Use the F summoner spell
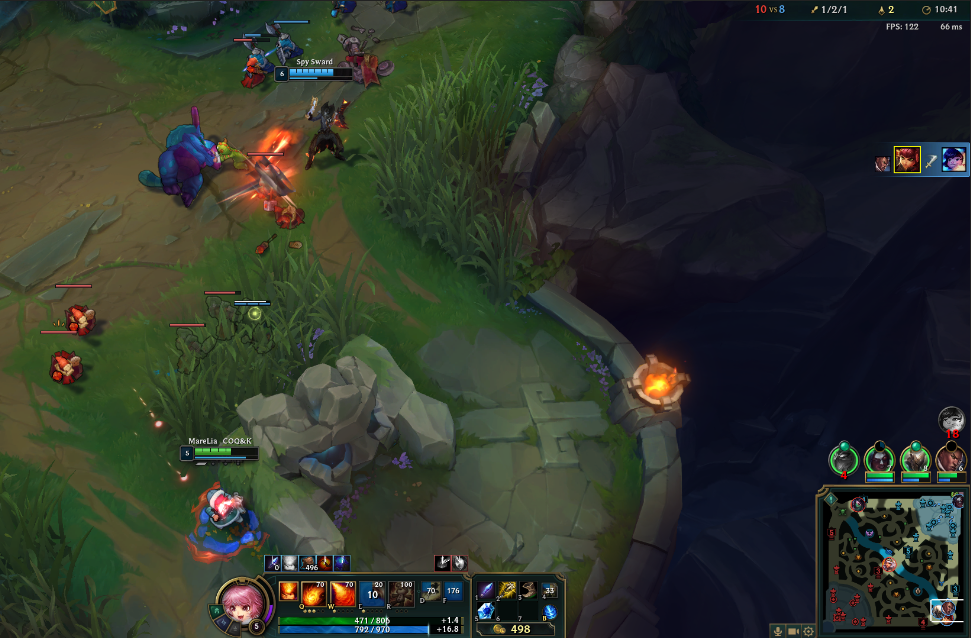The image size is (971, 638). click(x=454, y=592)
